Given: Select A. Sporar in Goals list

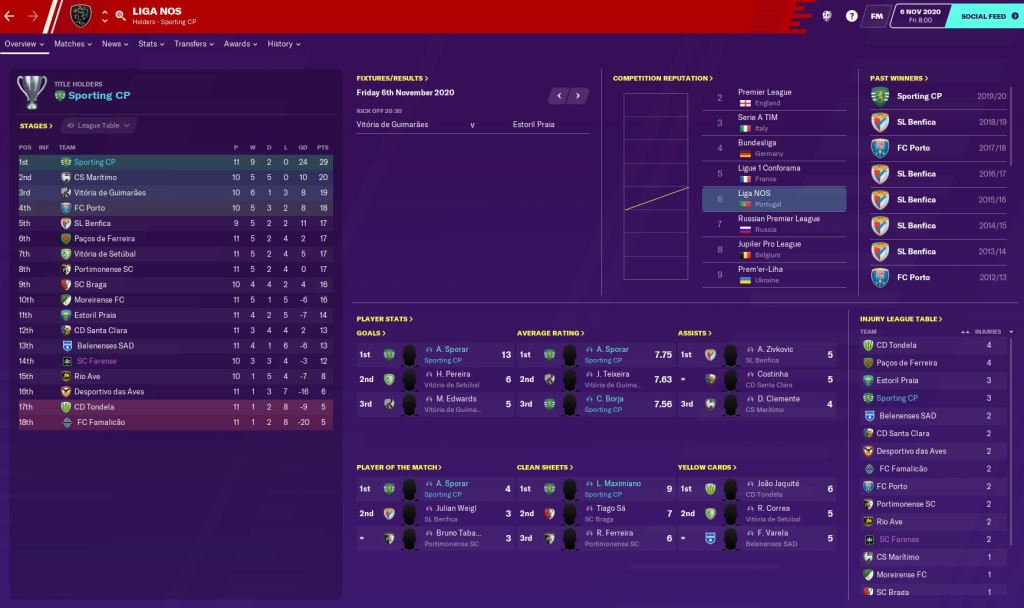Looking at the screenshot, I should [x=452, y=350].
